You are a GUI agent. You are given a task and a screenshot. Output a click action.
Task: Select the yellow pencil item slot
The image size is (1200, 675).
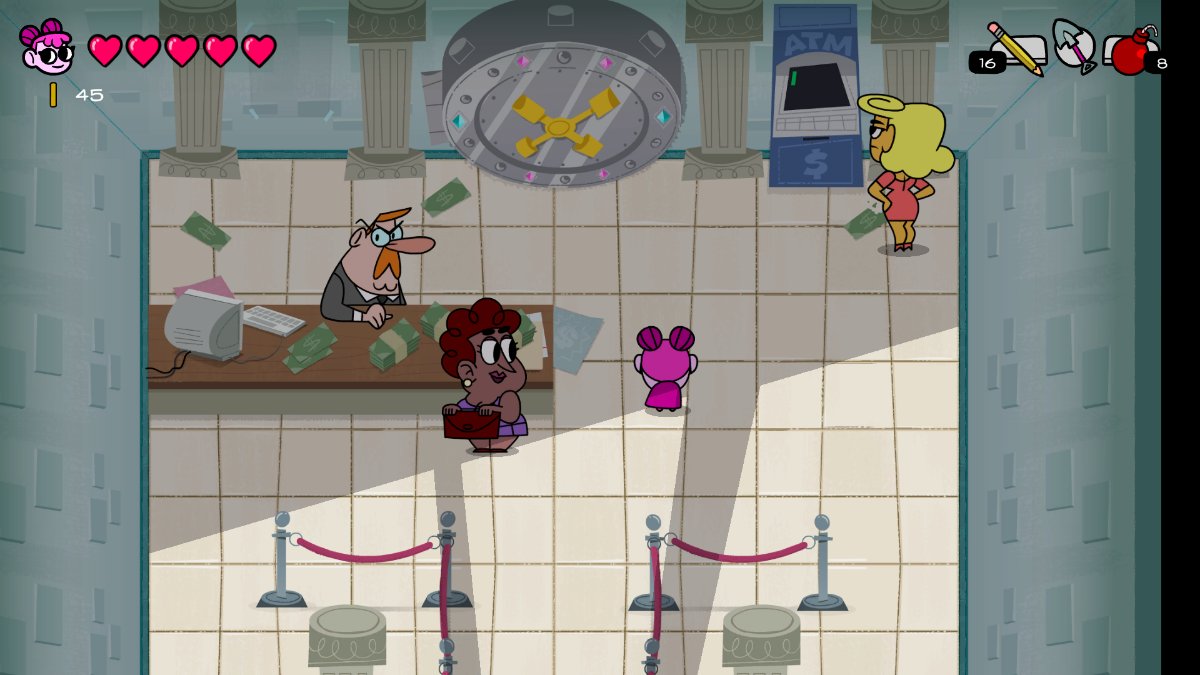coord(1015,48)
